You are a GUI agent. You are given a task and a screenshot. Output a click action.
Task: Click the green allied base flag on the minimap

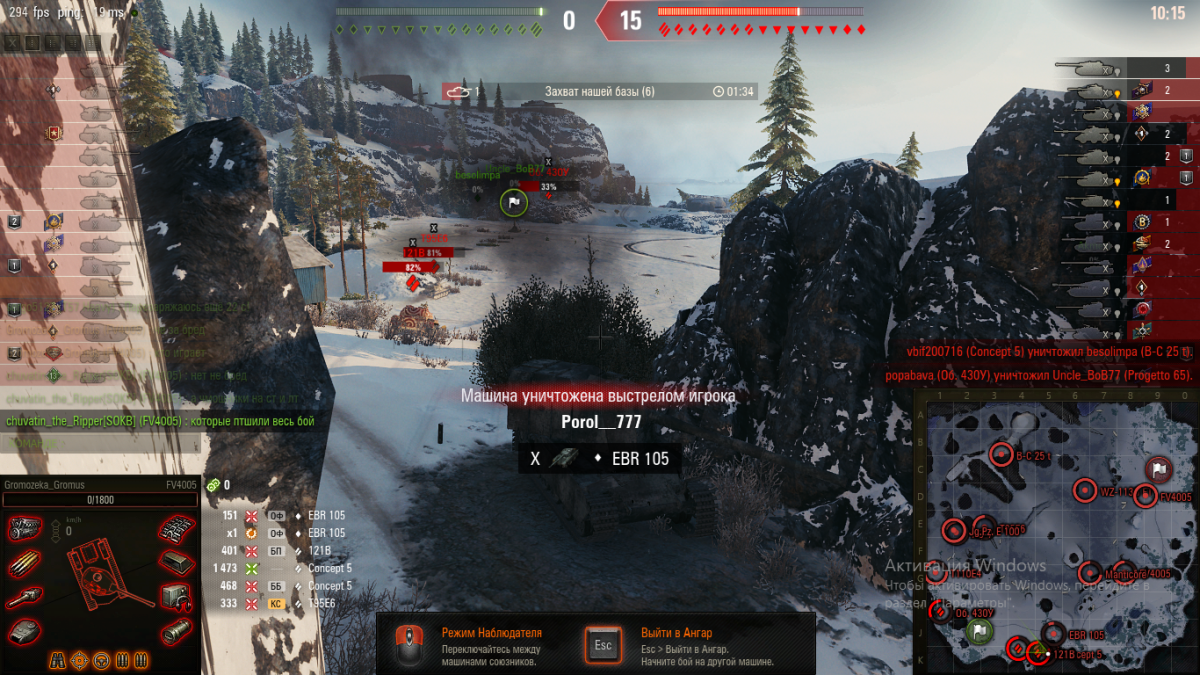980,630
